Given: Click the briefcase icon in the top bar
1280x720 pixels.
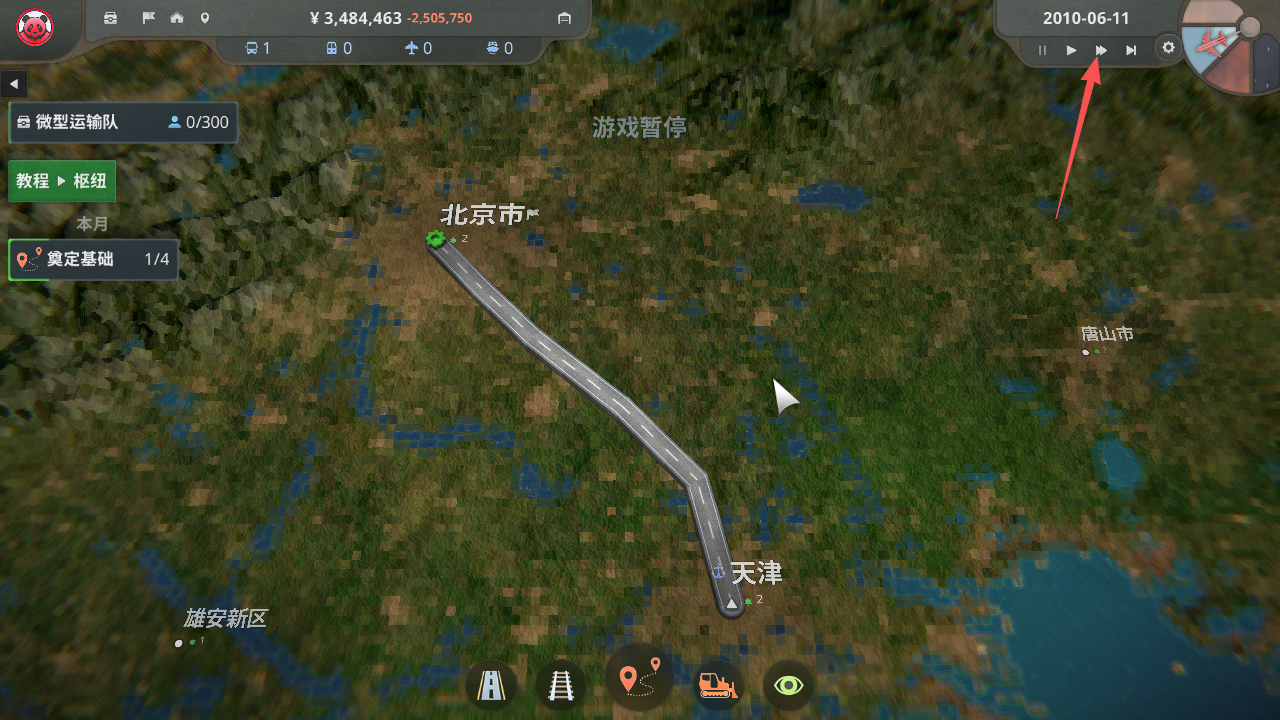Looking at the screenshot, I should (x=111, y=18).
